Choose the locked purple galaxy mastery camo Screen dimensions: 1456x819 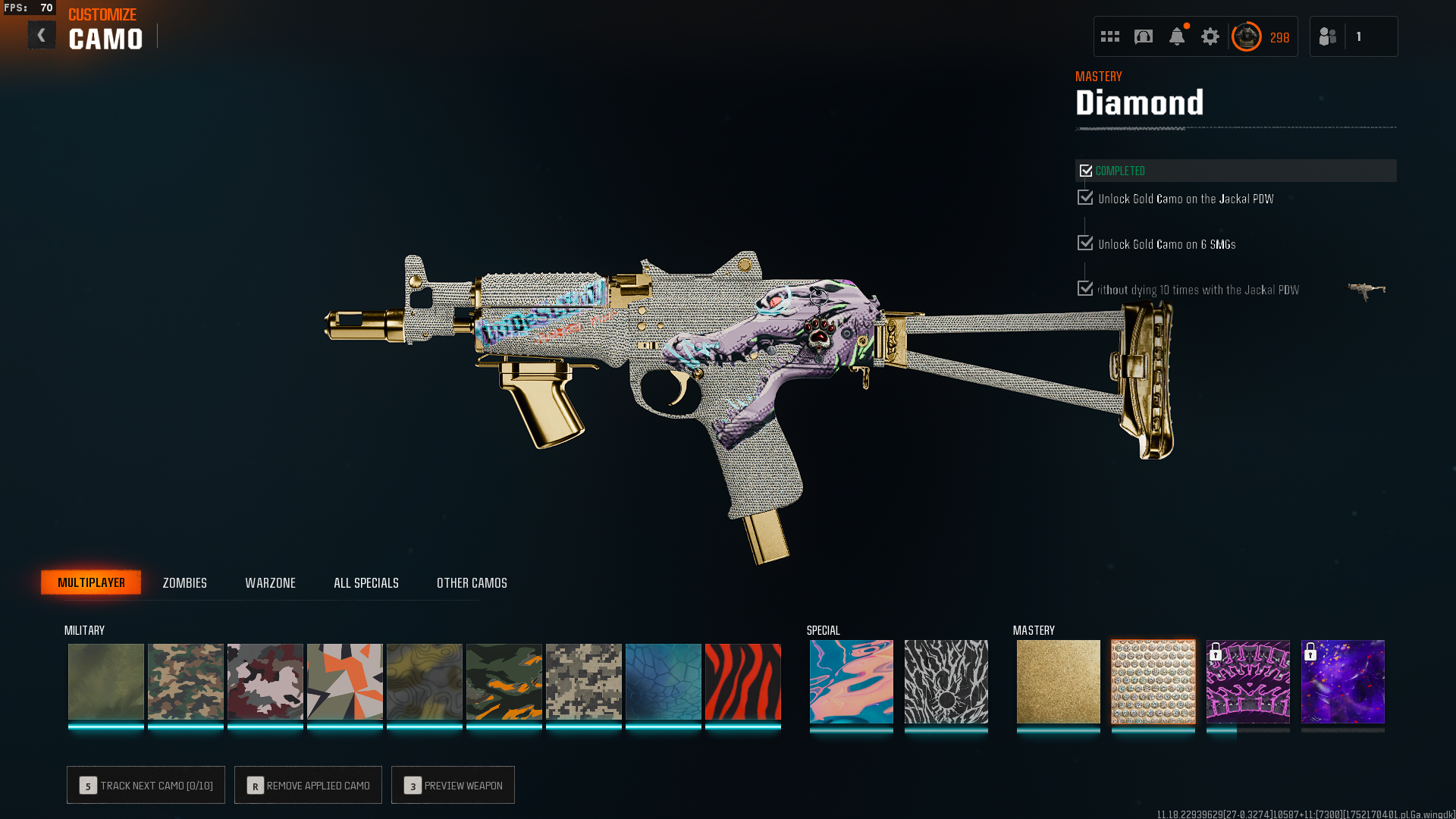[1342, 682]
